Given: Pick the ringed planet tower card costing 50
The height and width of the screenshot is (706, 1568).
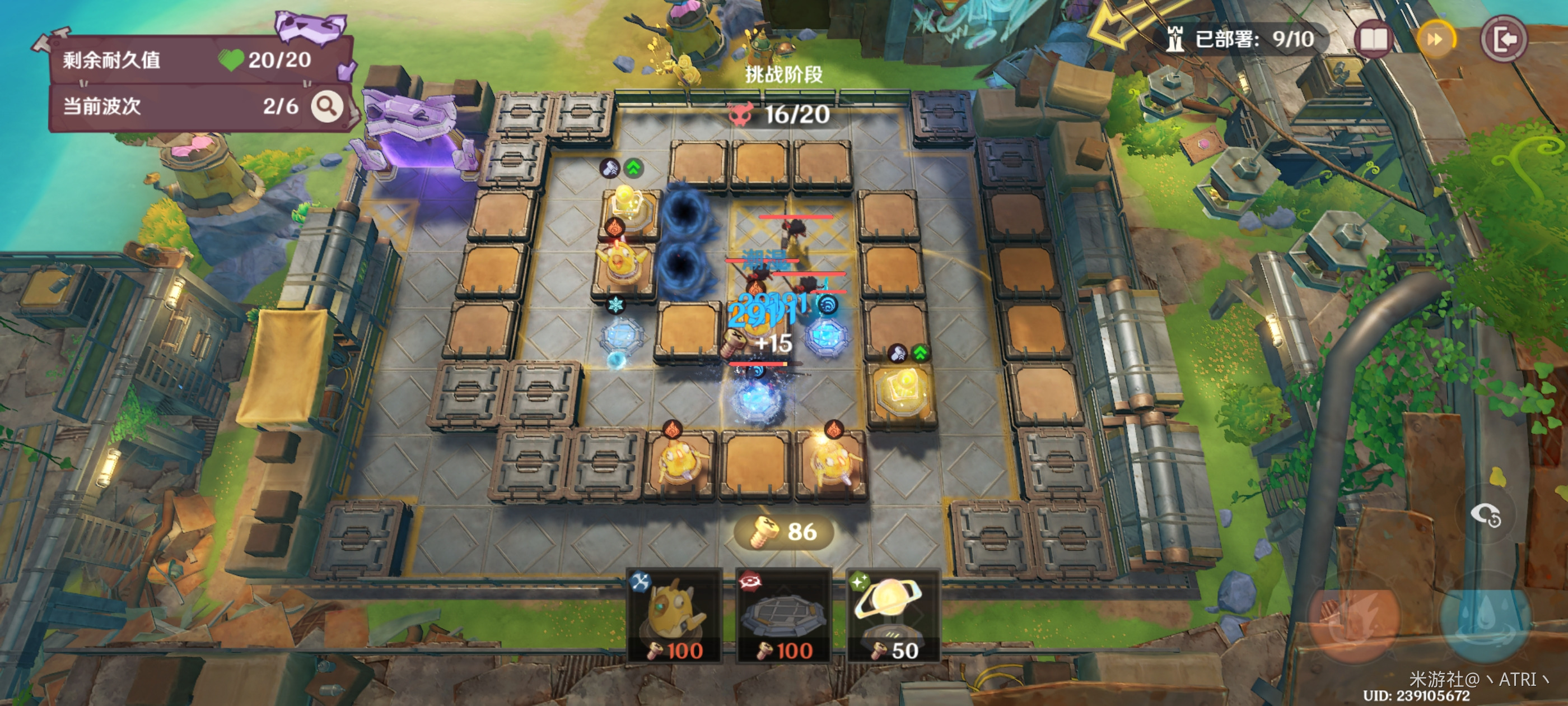Looking at the screenshot, I should click(x=893, y=615).
